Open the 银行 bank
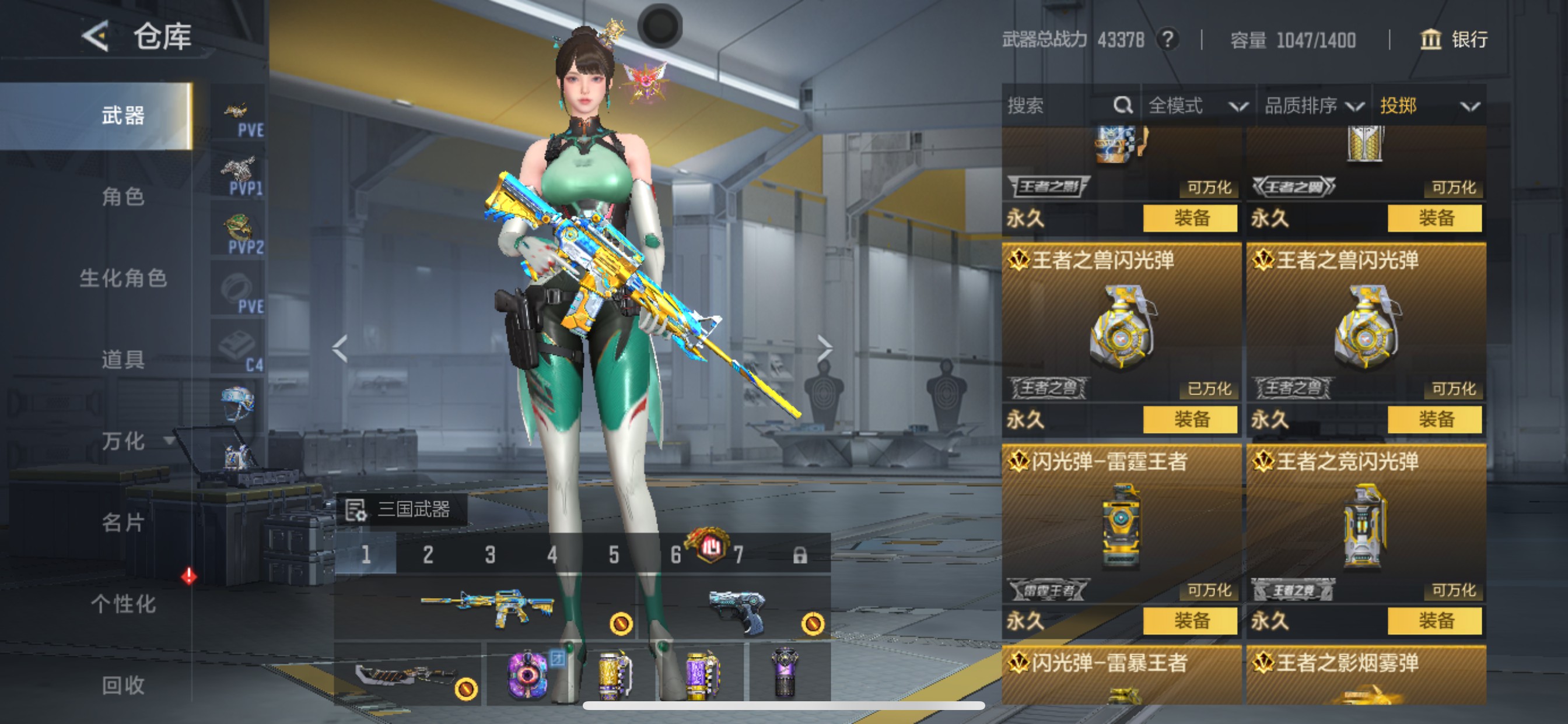The image size is (1568, 724). [1454, 40]
